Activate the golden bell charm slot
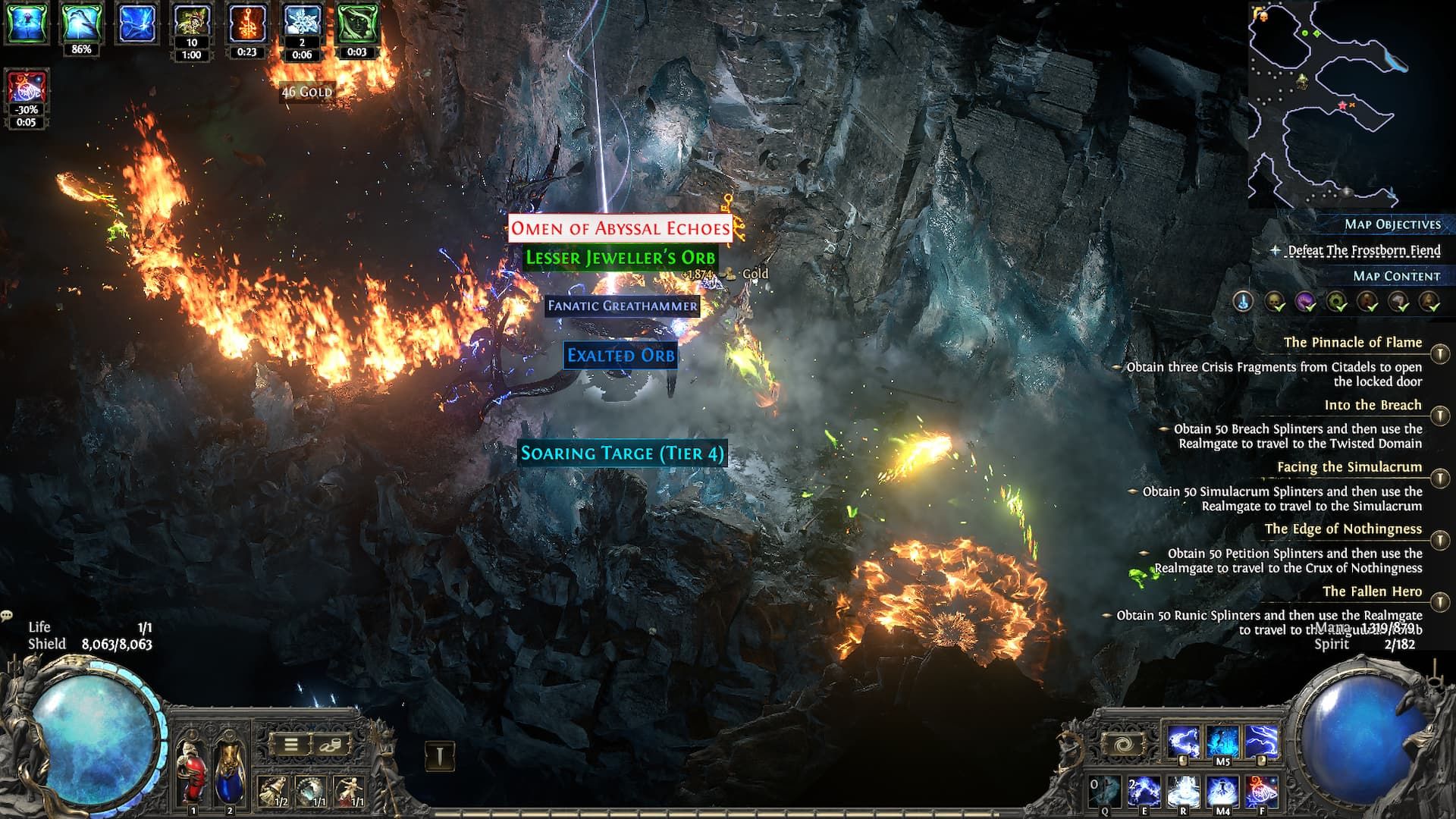1456x819 pixels. click(272, 791)
